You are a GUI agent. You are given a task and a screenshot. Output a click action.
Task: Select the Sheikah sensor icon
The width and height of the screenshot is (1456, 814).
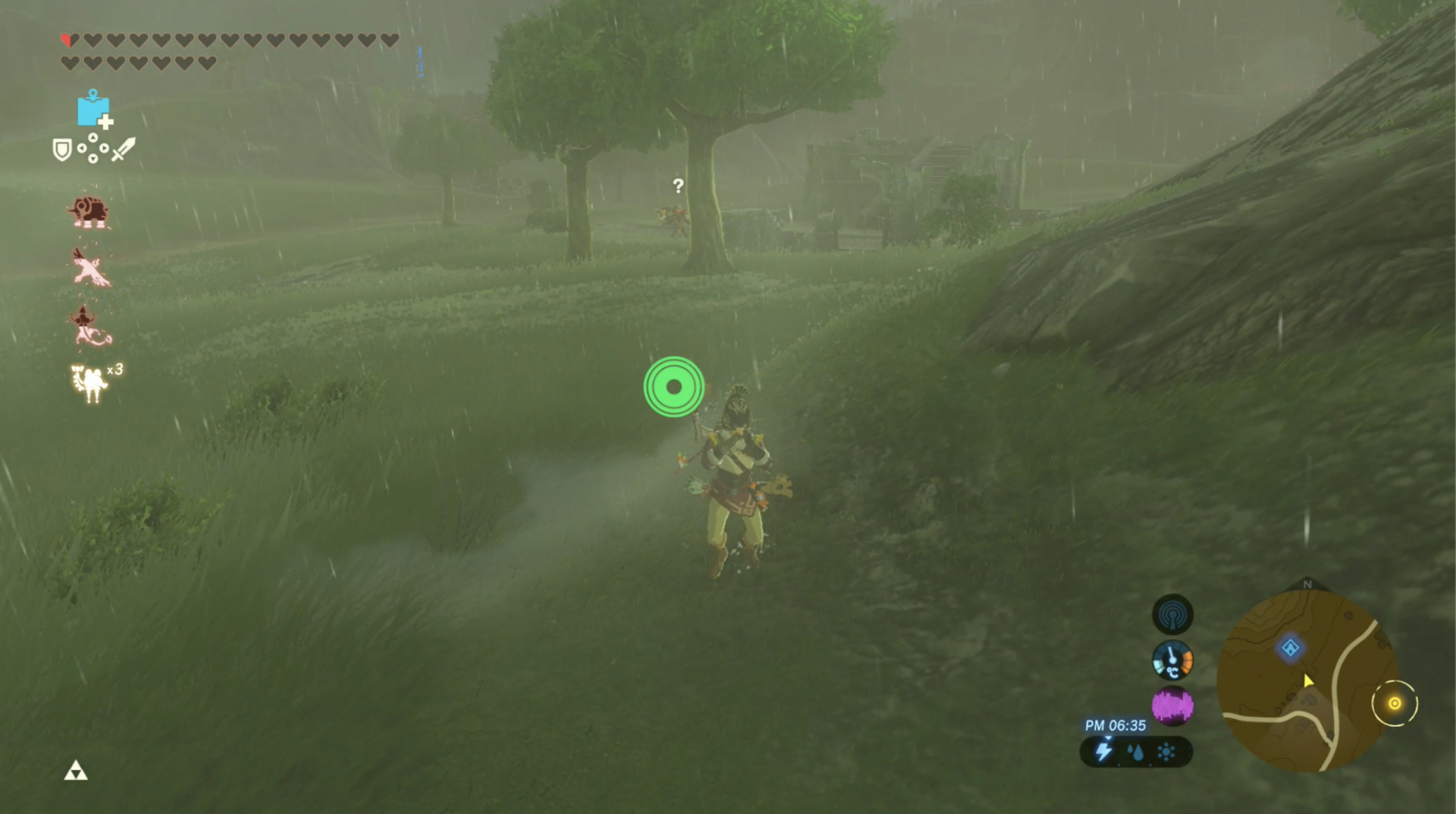point(1173,614)
